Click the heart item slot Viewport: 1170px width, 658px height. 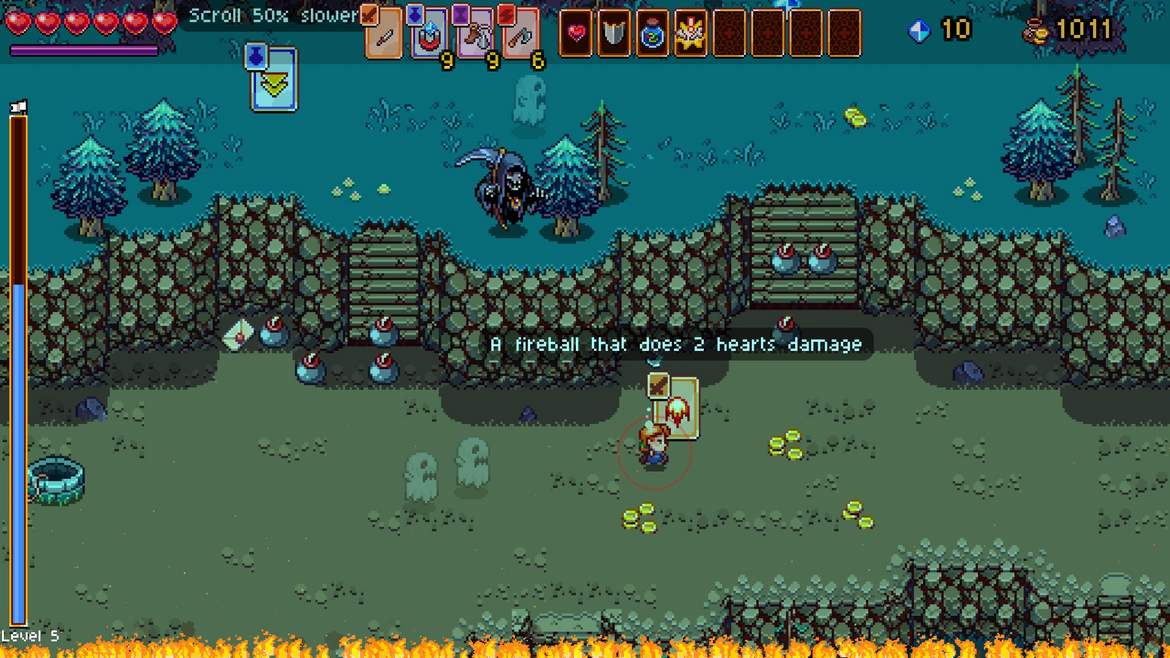(x=576, y=34)
